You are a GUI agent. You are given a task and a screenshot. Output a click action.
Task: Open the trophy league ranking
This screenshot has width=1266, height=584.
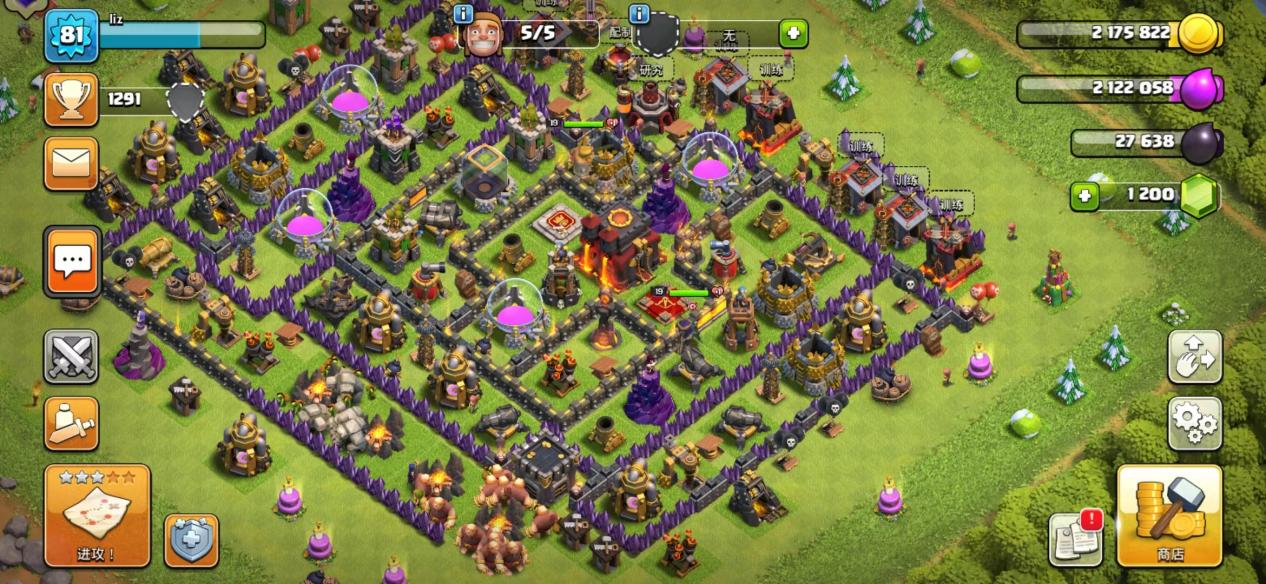[x=71, y=99]
